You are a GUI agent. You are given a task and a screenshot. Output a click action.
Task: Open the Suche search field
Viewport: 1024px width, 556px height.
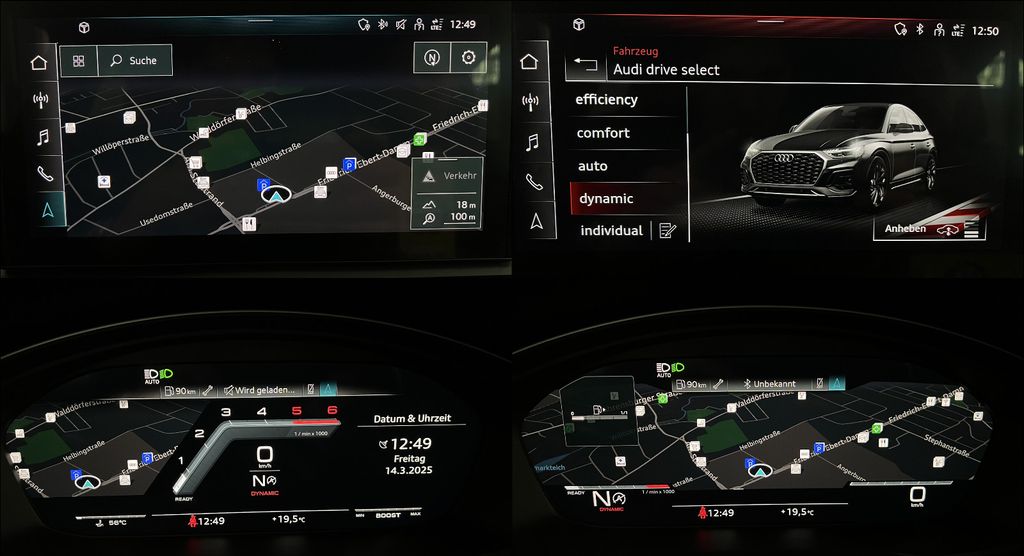(134, 61)
